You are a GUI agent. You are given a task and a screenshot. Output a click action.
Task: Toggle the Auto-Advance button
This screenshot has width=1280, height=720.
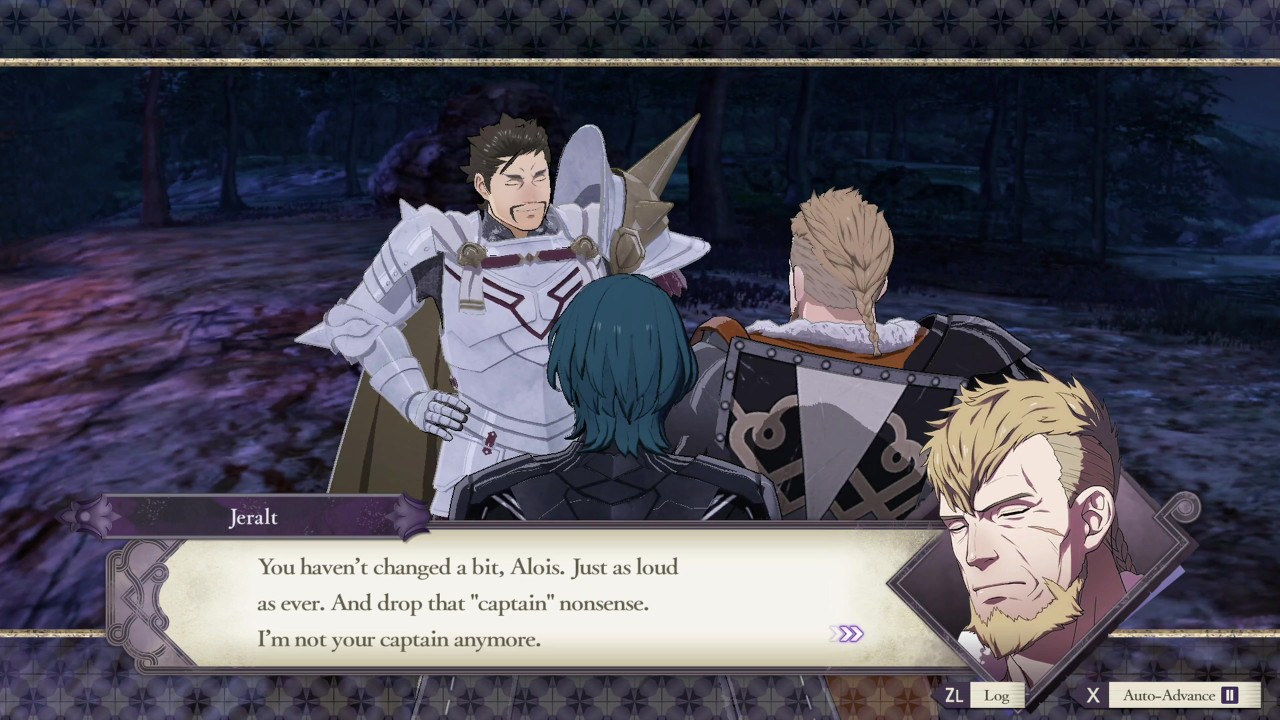pyautogui.click(x=1182, y=695)
